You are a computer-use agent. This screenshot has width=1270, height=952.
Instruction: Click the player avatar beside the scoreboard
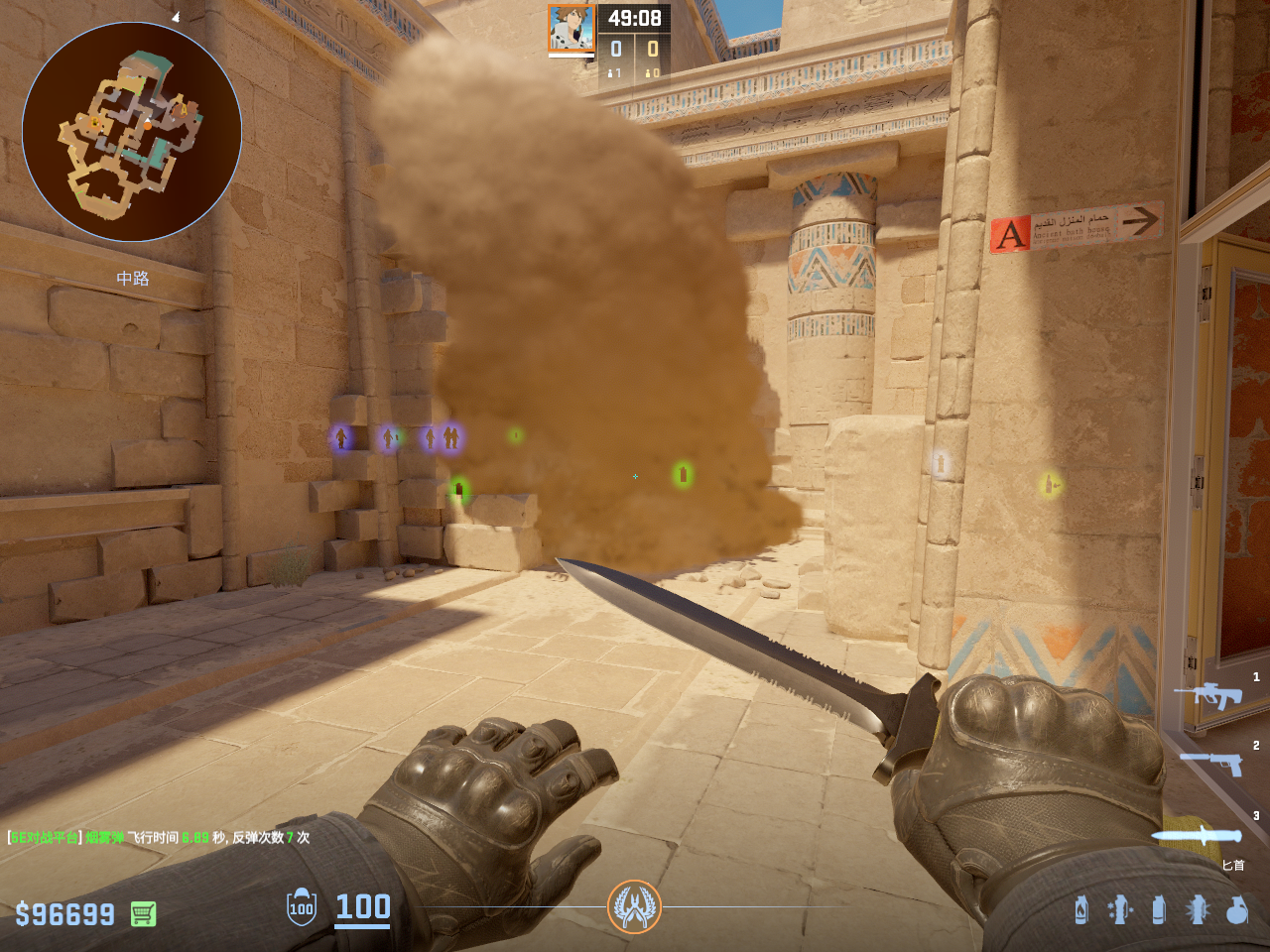point(571,29)
